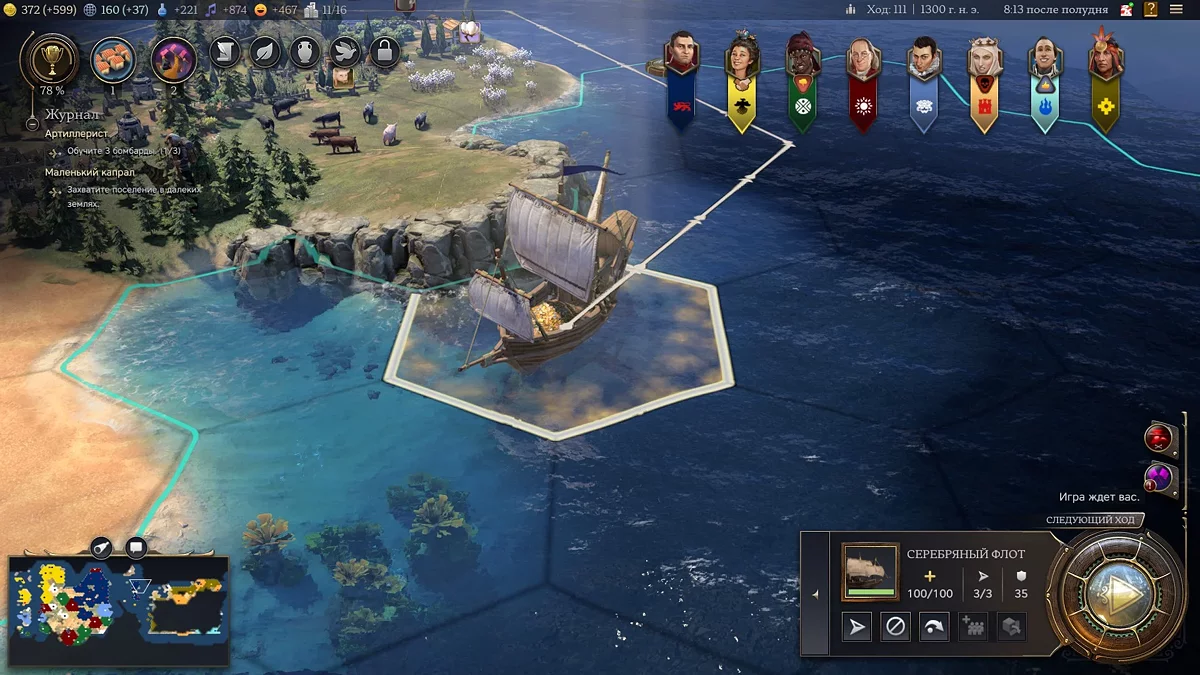Open the minimap lens telescope button

tap(102, 547)
